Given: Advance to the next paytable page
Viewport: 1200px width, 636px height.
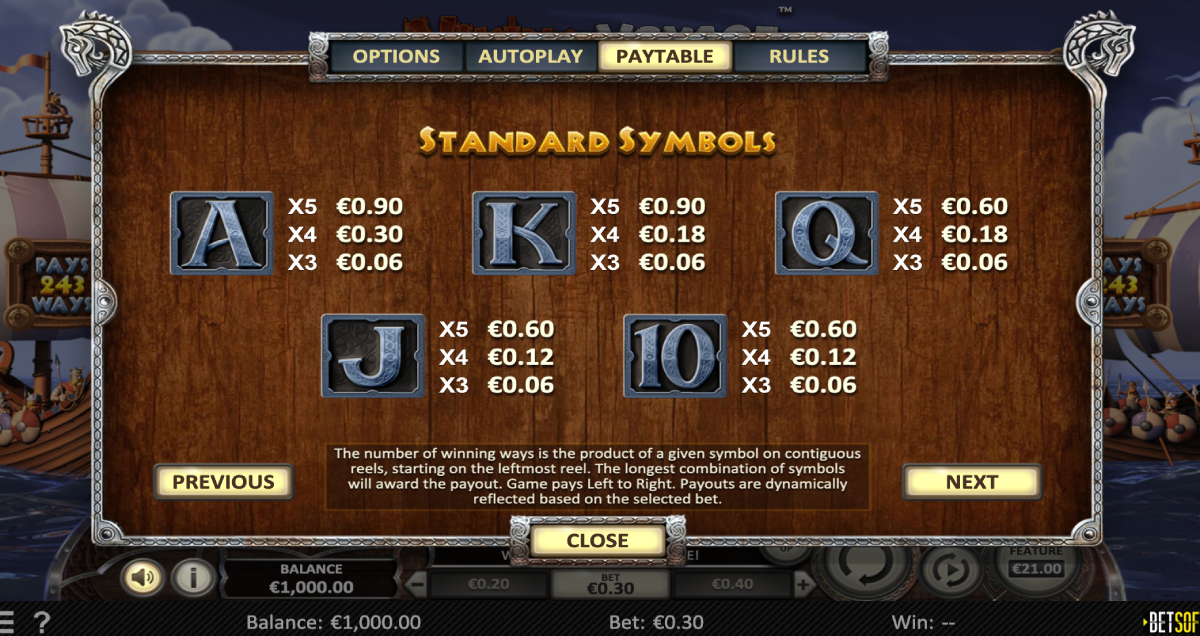Looking at the screenshot, I should pyautogui.click(x=972, y=482).
